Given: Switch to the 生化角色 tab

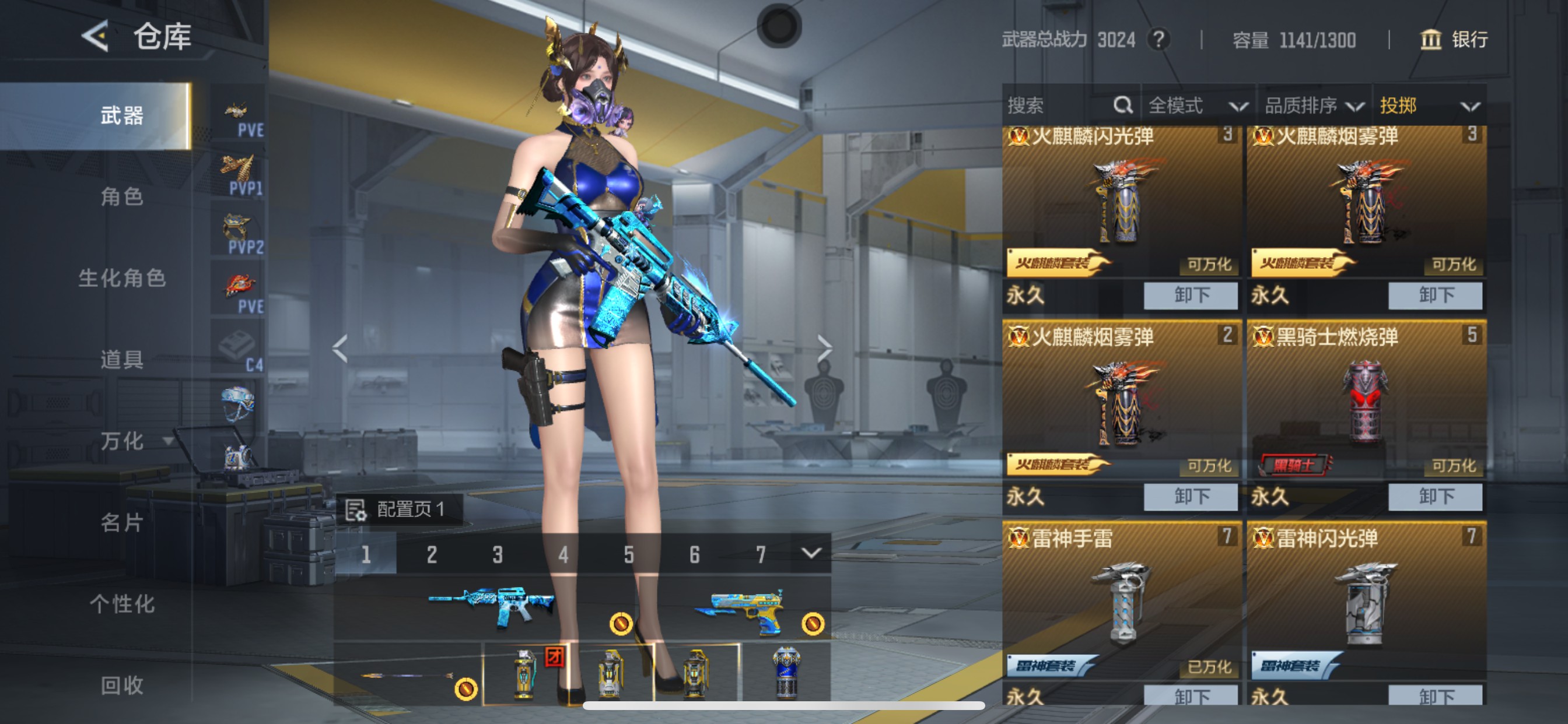Looking at the screenshot, I should point(122,279).
